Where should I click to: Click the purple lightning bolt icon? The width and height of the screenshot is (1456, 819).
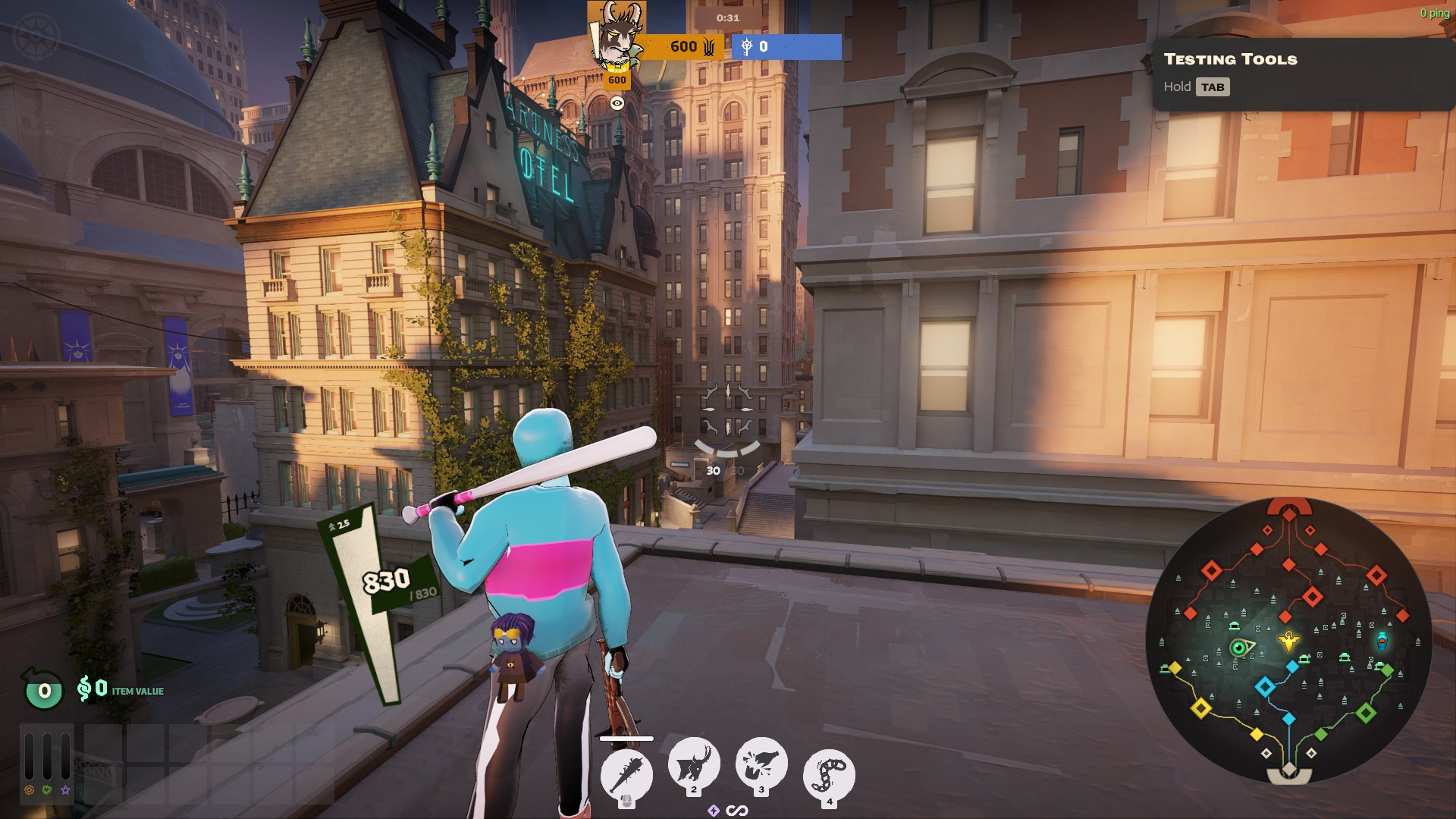713,811
